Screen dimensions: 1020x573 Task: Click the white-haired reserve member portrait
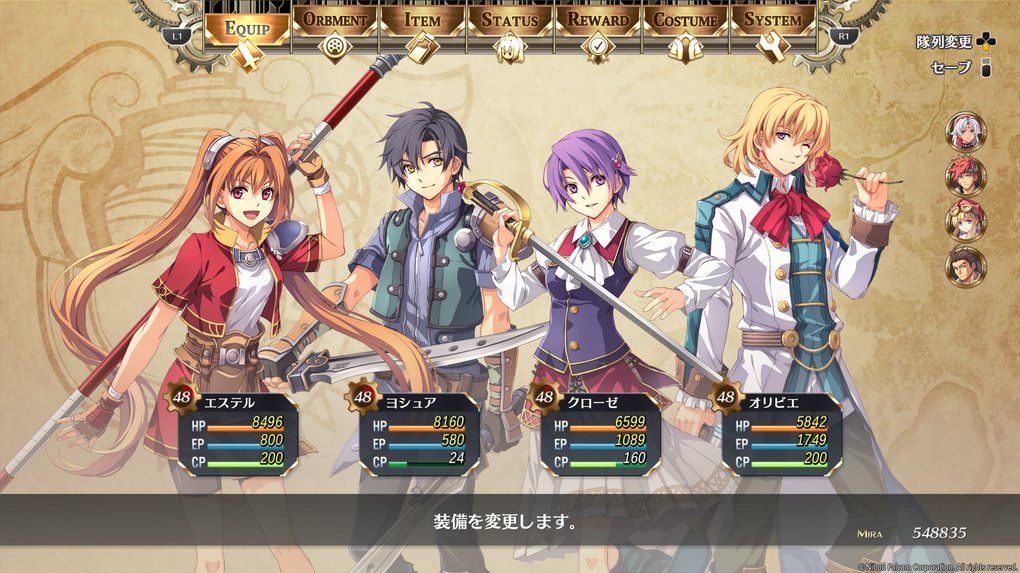pos(966,130)
